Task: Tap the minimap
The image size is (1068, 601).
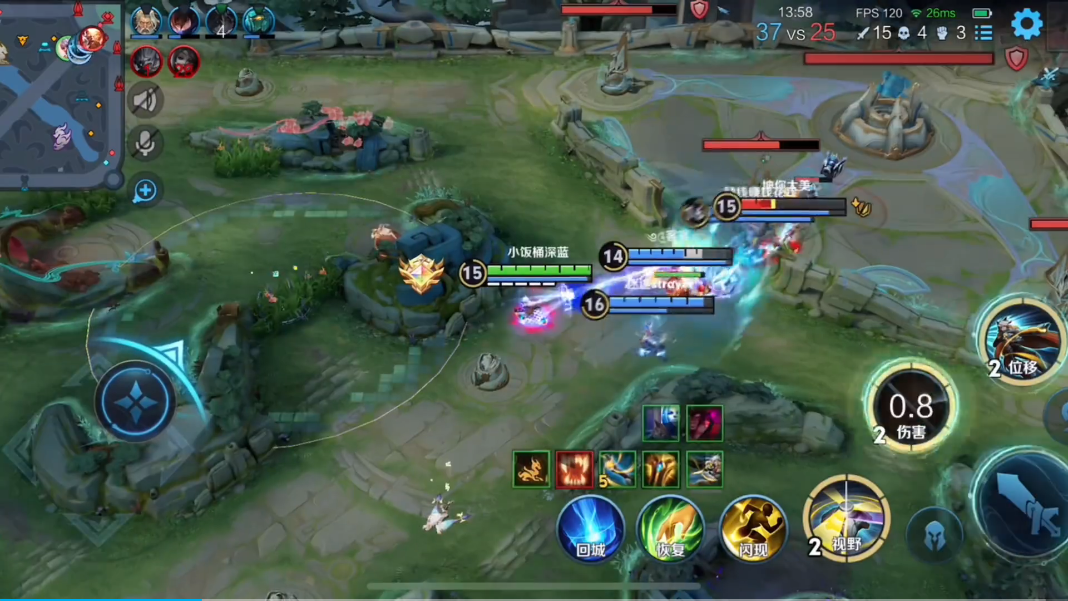Action: pyautogui.click(x=58, y=92)
